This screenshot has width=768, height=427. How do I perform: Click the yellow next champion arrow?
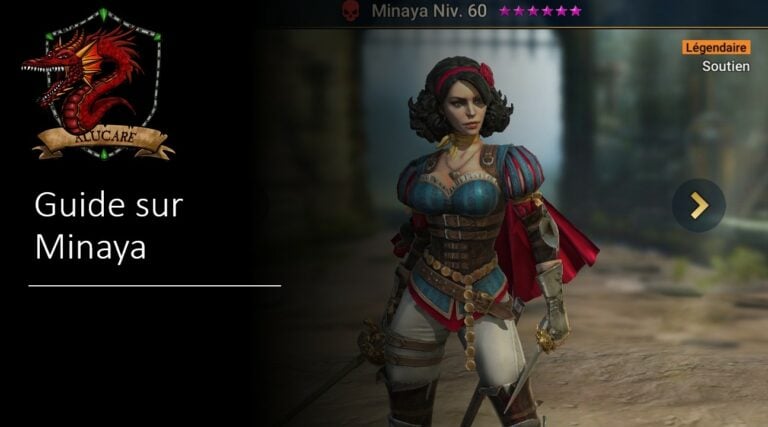[698, 205]
